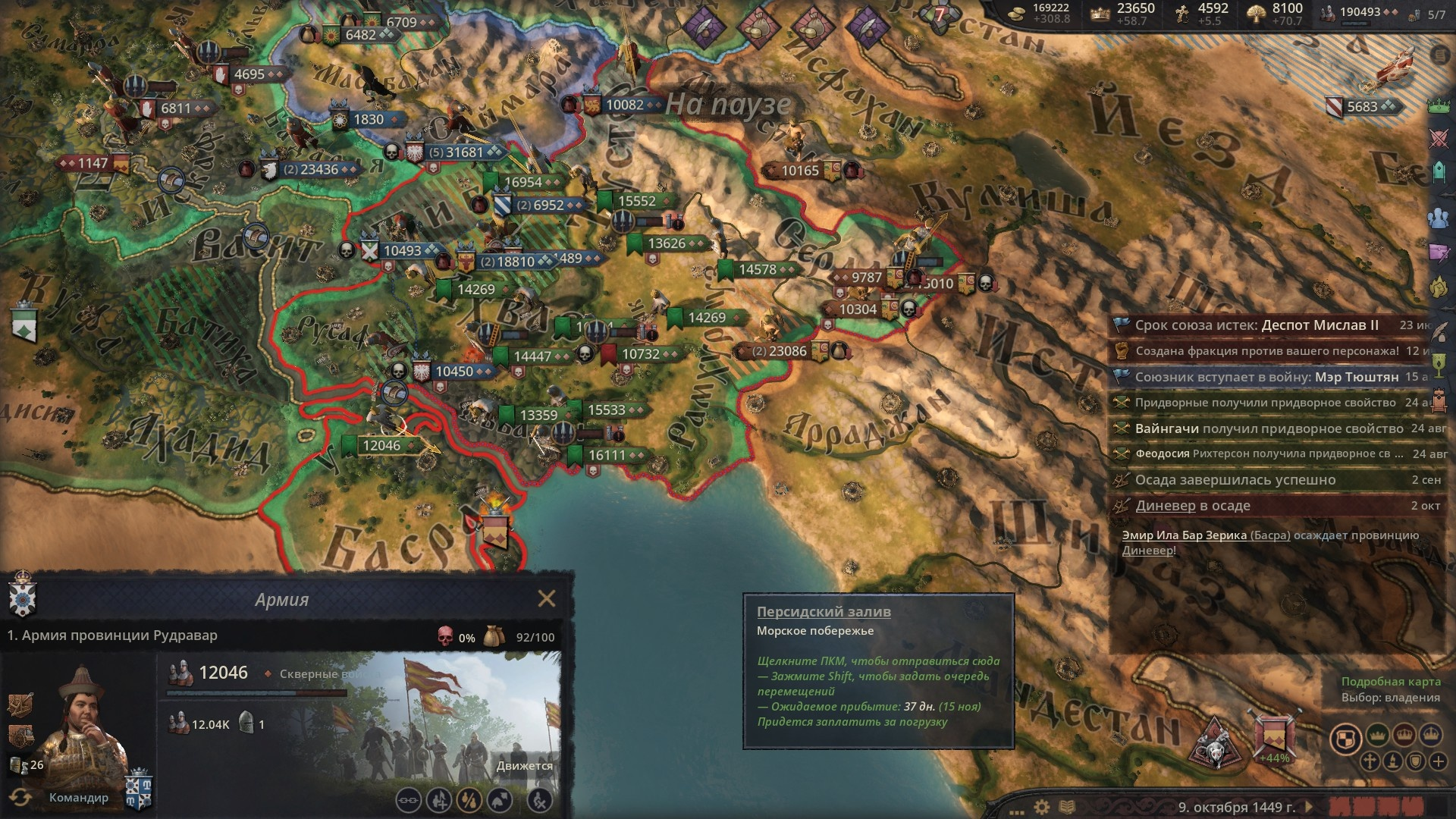Screen dimensions: 1456x819
Task: Unpause the game with the play arrow
Action: tap(1308, 807)
